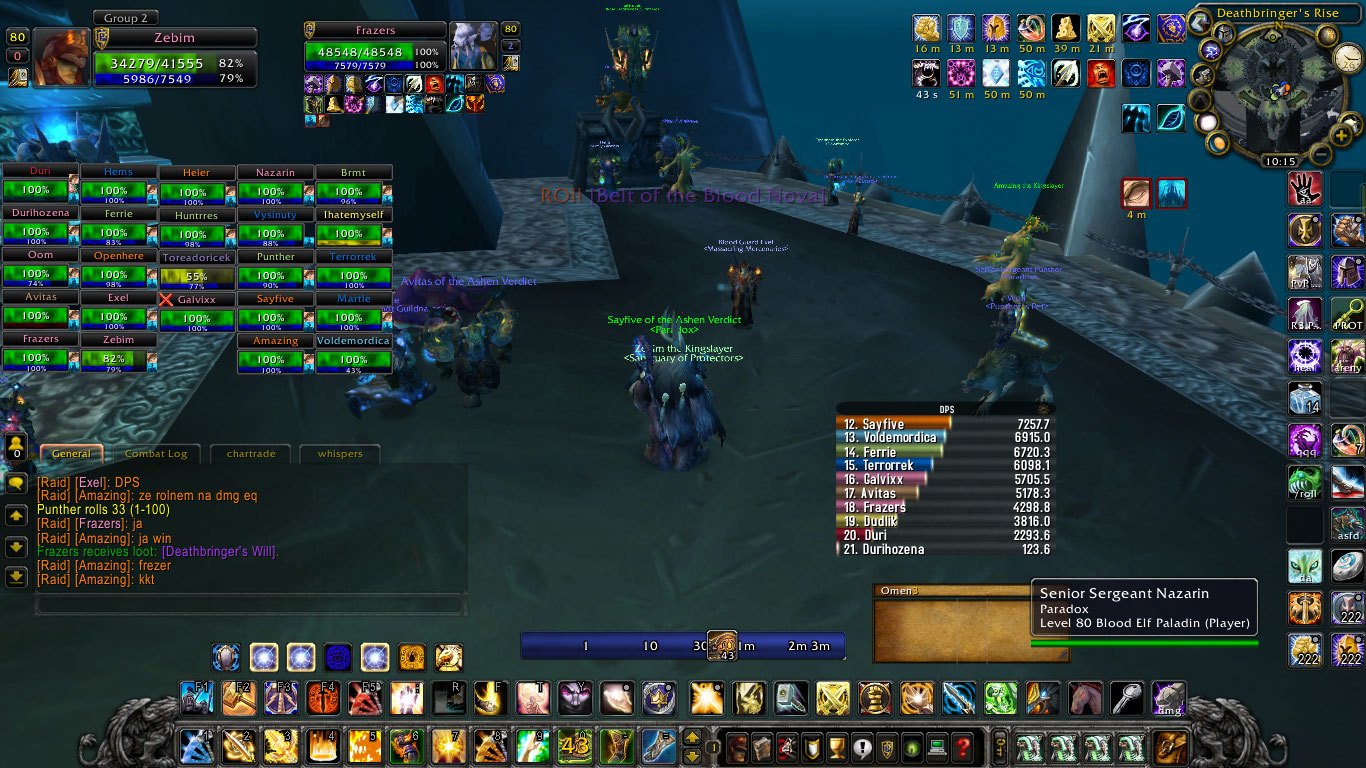This screenshot has width=1366, height=768.
Task: Click Zebim's player portrait
Action: coord(61,57)
